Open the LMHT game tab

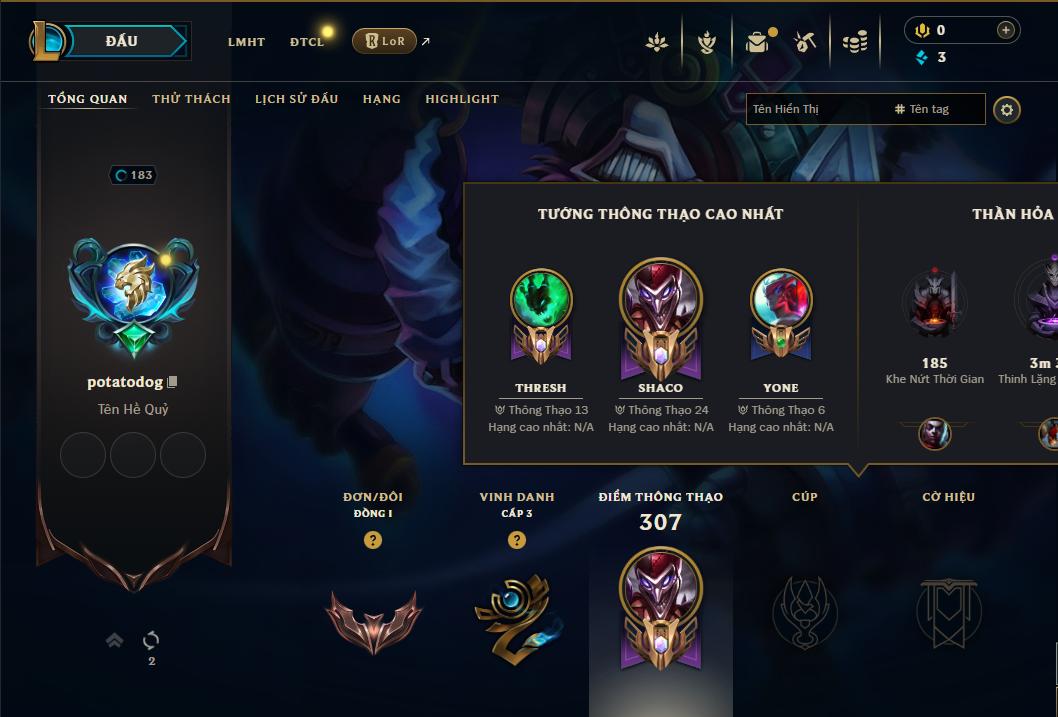246,42
